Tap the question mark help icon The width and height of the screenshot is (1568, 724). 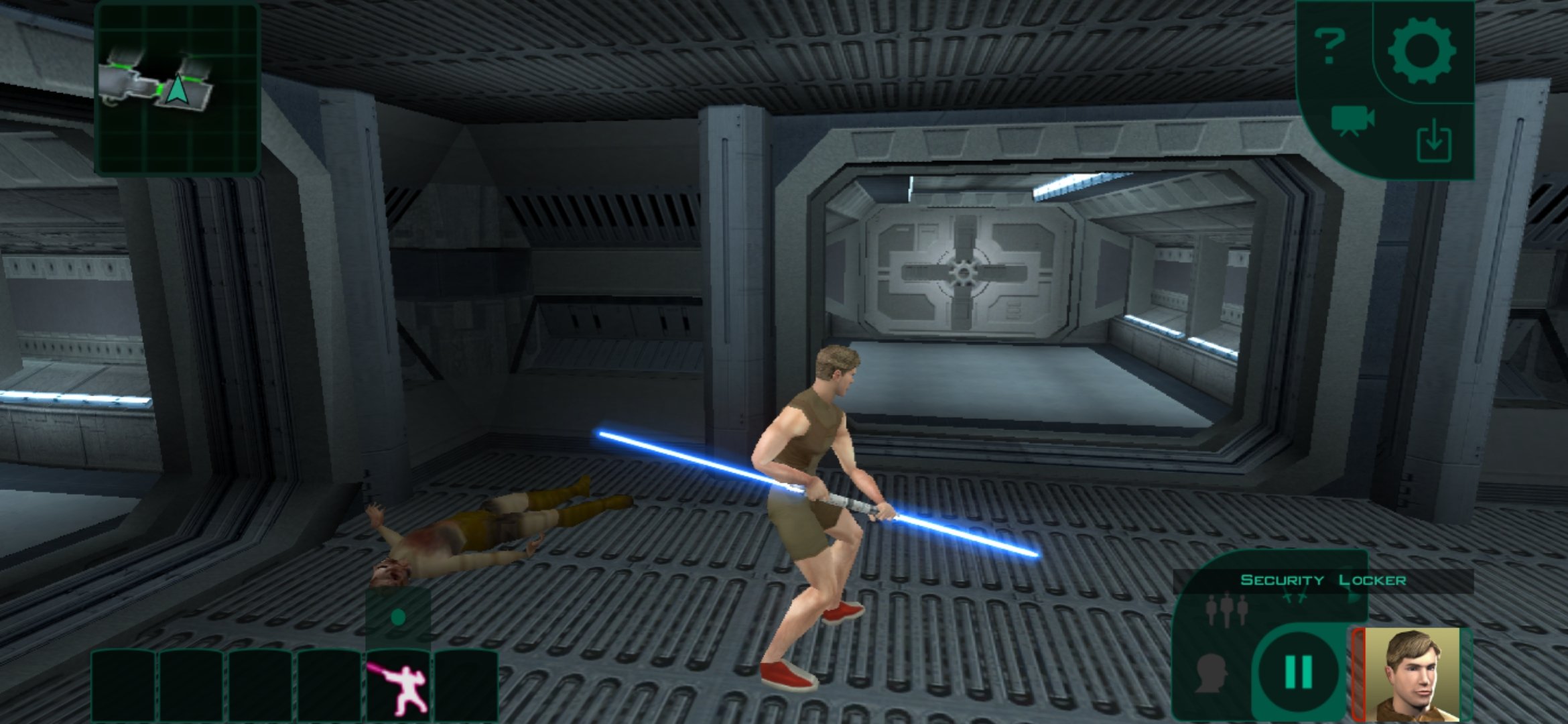click(x=1330, y=46)
